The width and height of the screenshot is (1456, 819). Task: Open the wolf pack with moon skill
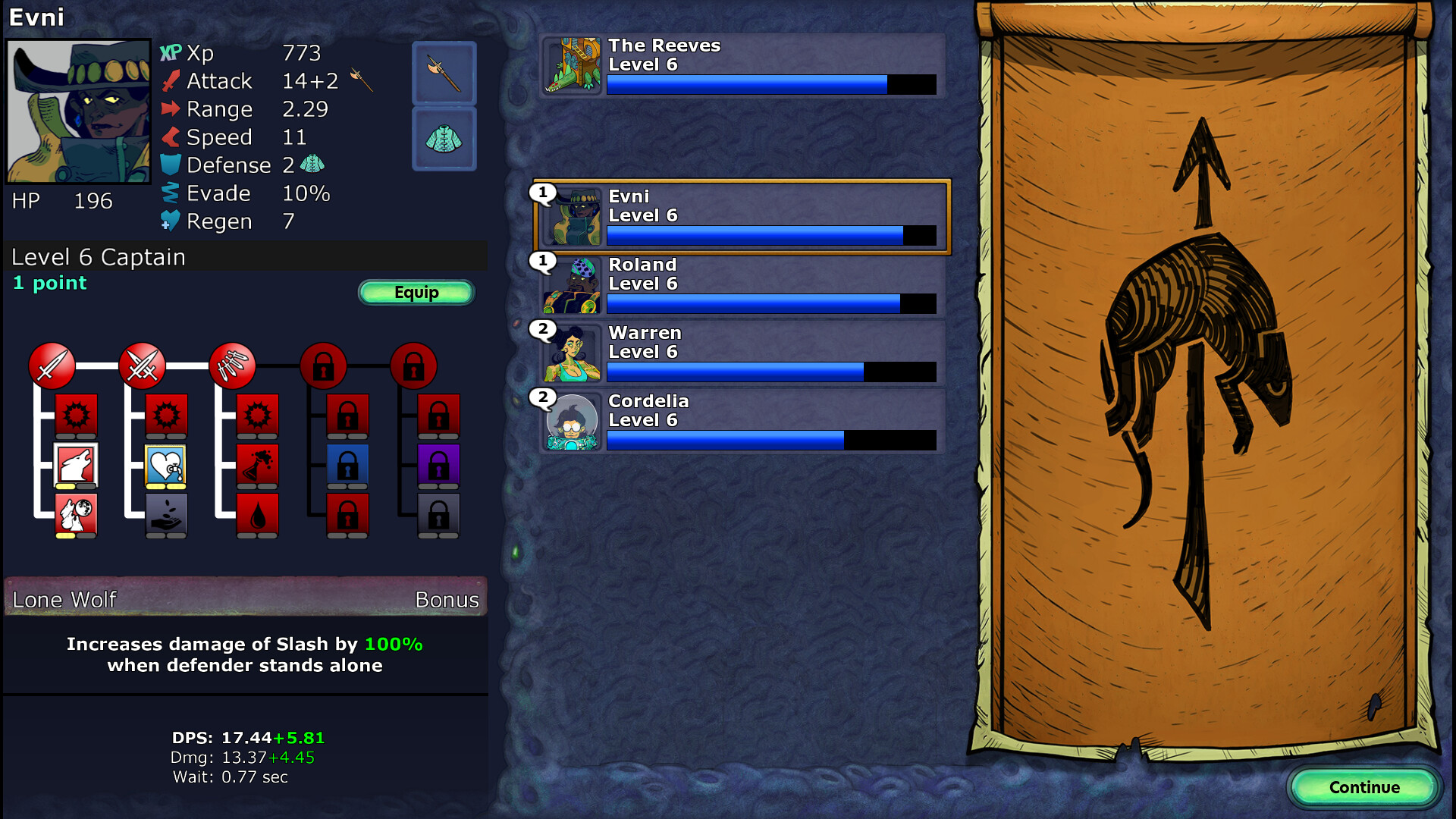tap(74, 516)
